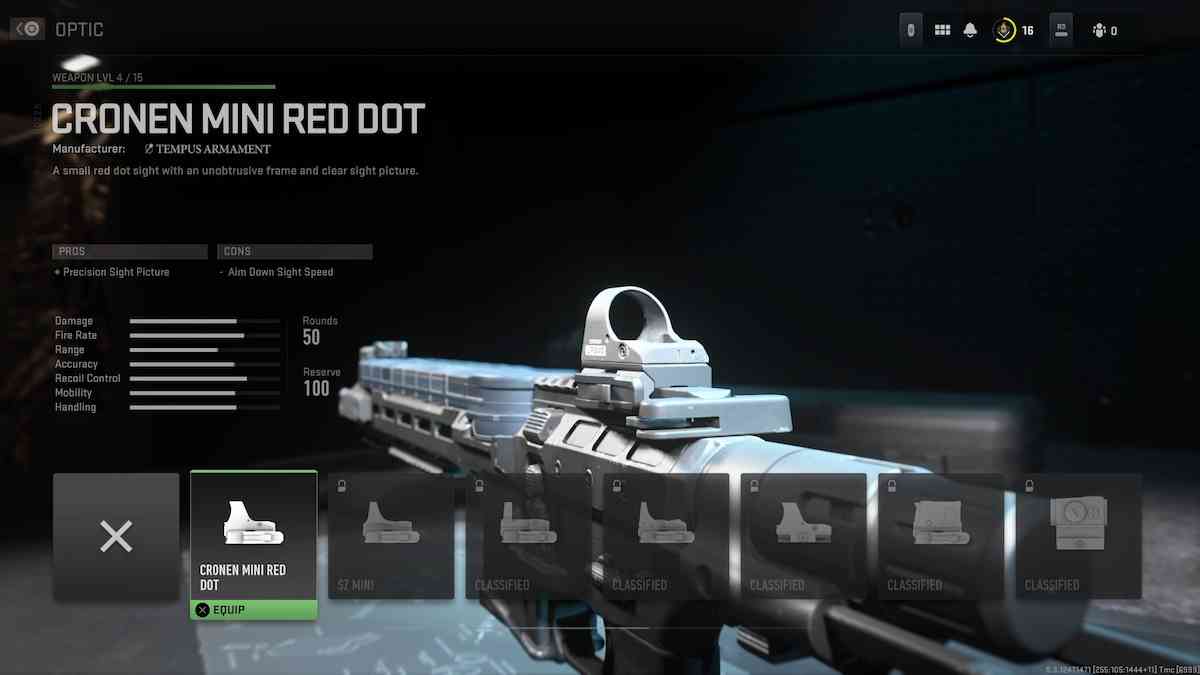This screenshot has height=675, width=1200.
Task: Open the grid menu icon
Action: click(x=942, y=30)
